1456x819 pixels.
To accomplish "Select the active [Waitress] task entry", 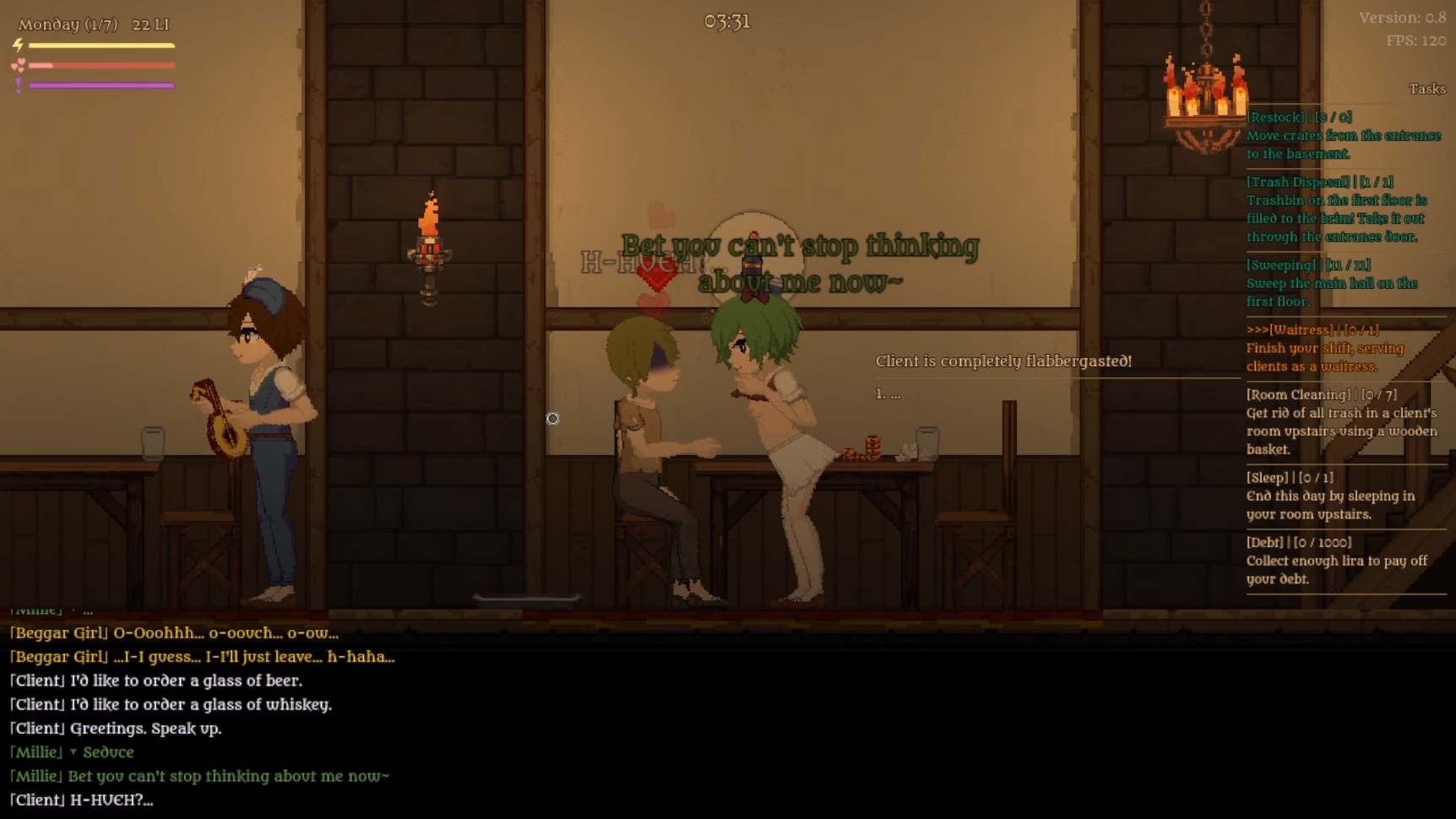I will (x=1312, y=329).
